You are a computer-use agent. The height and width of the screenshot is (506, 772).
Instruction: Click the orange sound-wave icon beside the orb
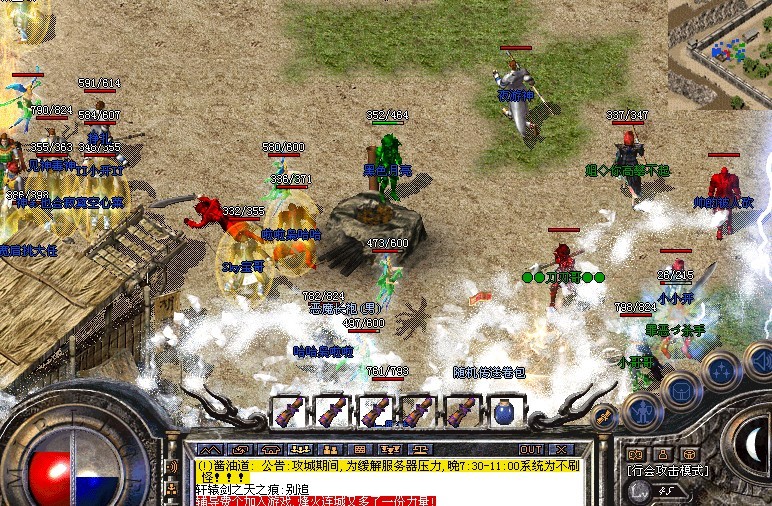(171, 466)
